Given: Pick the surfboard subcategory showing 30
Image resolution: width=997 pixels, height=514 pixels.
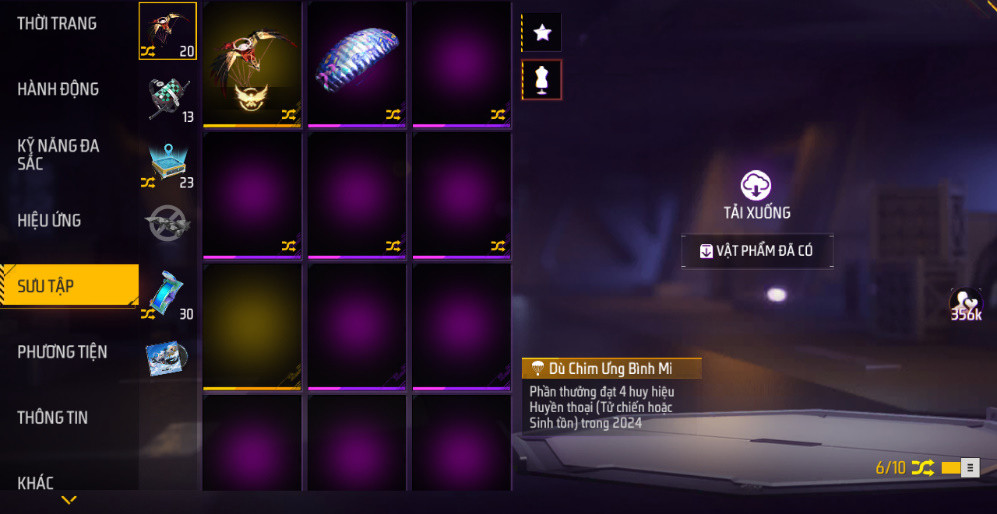Looking at the screenshot, I should click(167, 294).
